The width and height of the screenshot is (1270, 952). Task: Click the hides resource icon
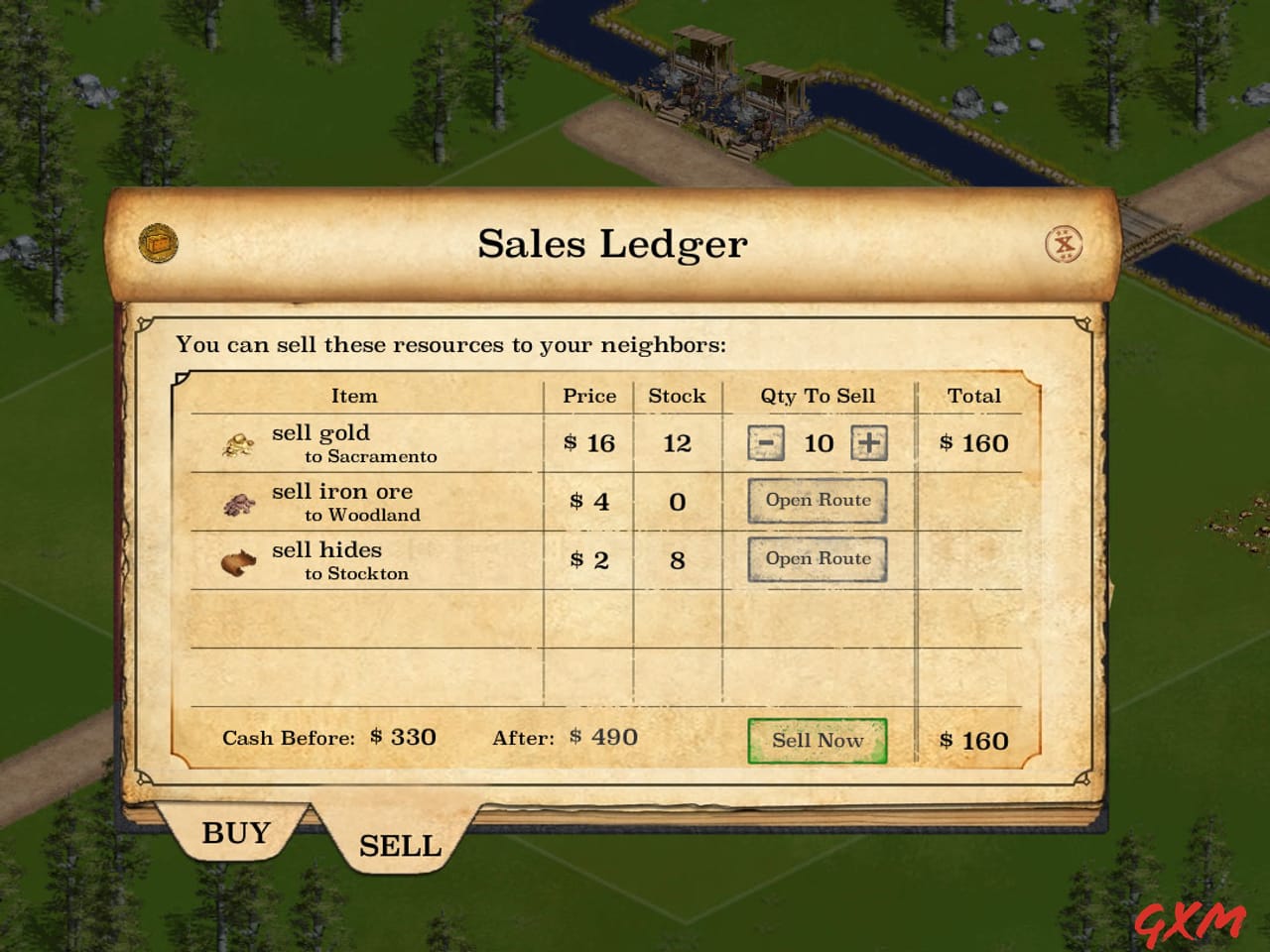pos(238,560)
